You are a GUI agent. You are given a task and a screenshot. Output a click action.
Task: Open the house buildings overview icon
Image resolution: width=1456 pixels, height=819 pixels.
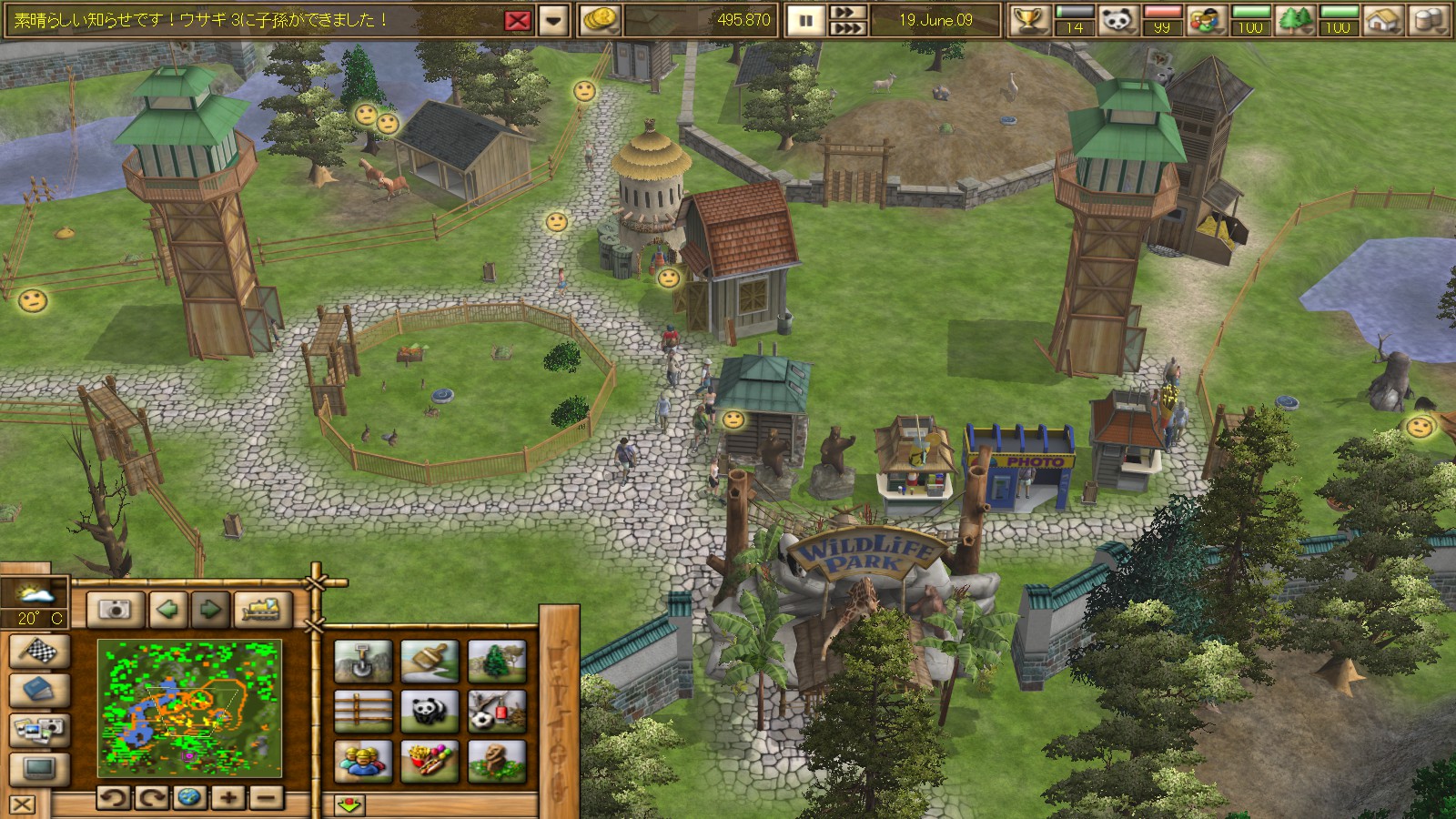click(1382, 19)
